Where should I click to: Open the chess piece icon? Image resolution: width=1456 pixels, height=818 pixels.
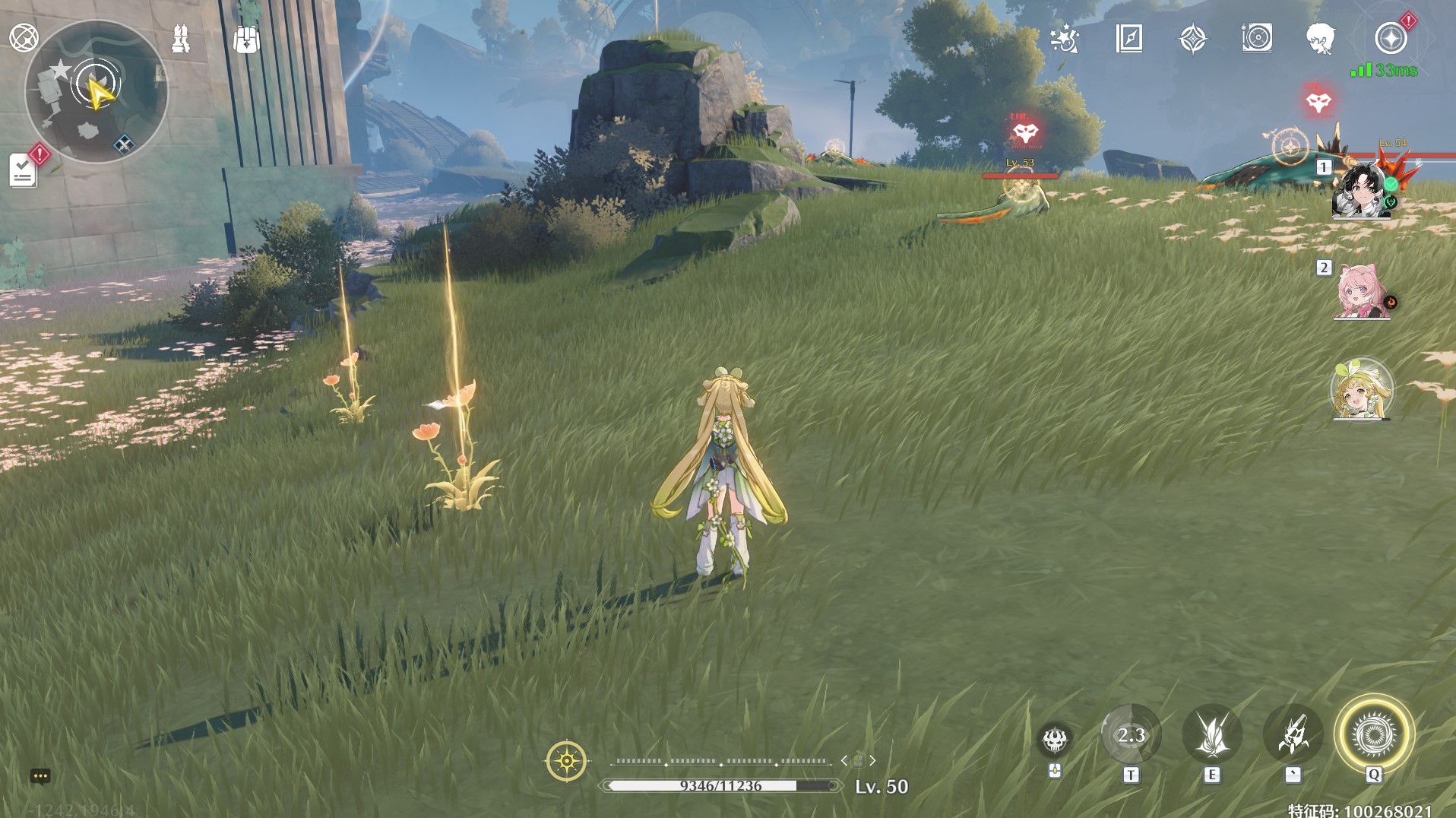click(181, 39)
